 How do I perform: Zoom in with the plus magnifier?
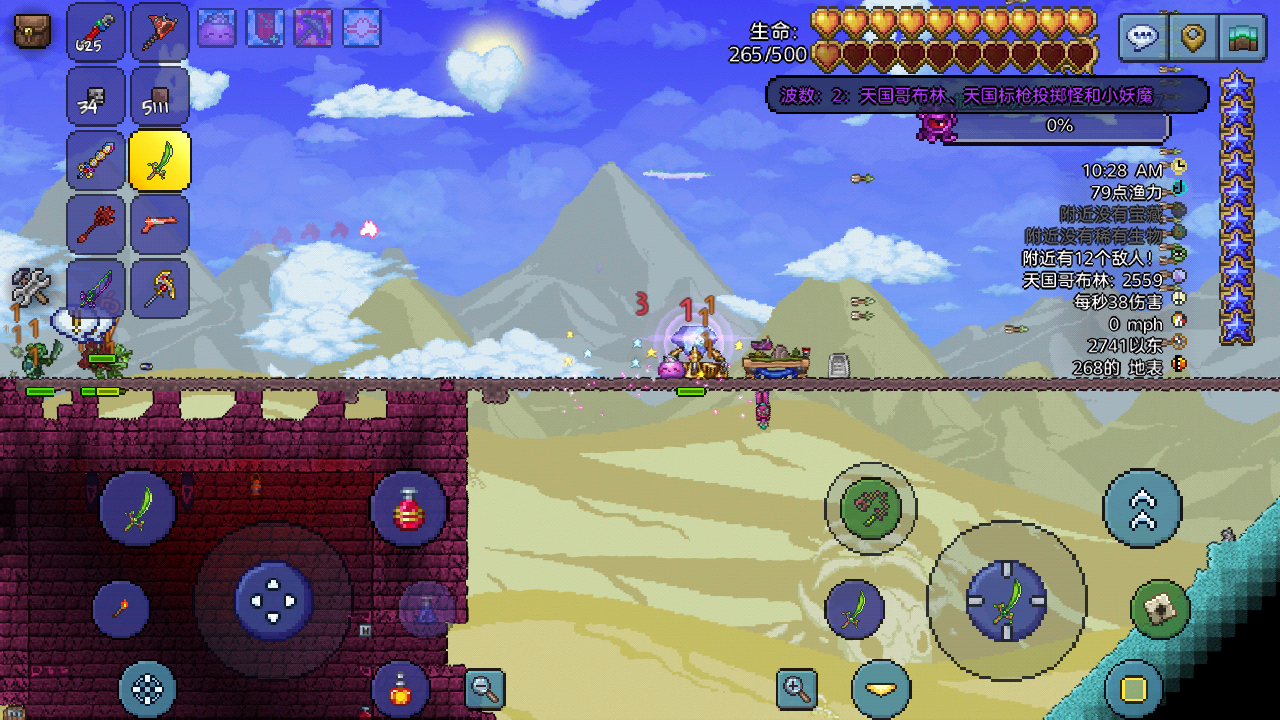797,688
